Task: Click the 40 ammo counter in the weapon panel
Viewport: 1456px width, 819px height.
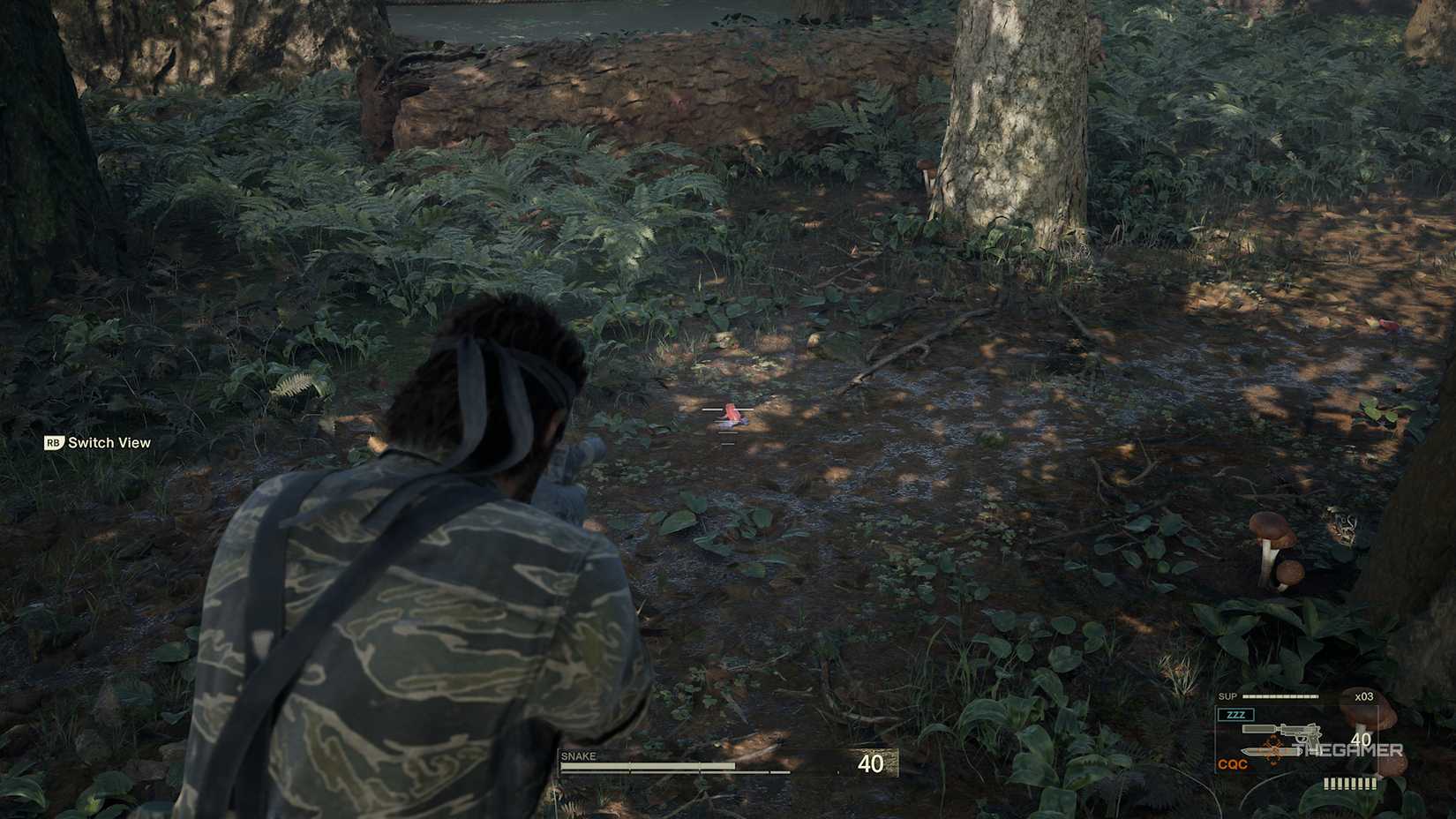Action: coord(1361,740)
